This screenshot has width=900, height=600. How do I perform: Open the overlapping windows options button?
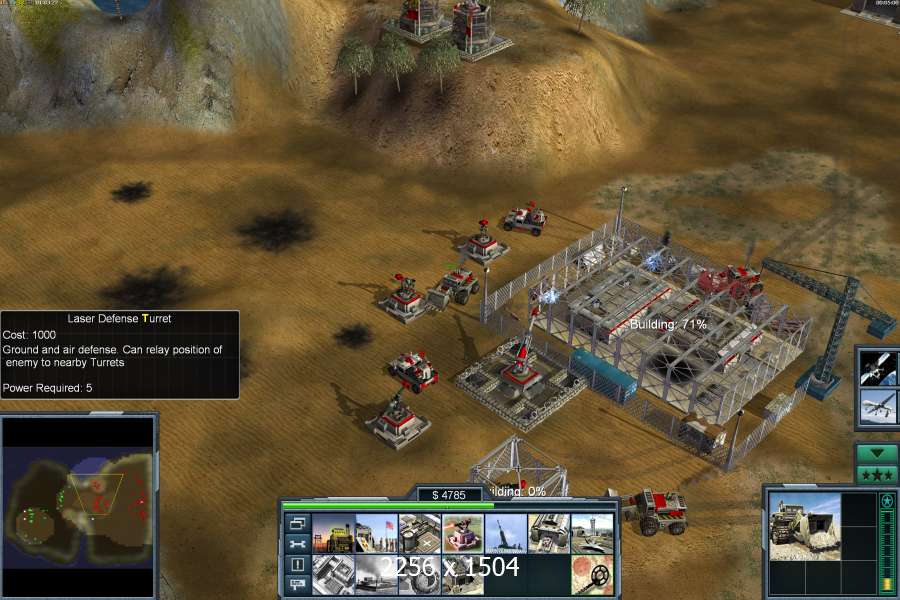[x=297, y=523]
